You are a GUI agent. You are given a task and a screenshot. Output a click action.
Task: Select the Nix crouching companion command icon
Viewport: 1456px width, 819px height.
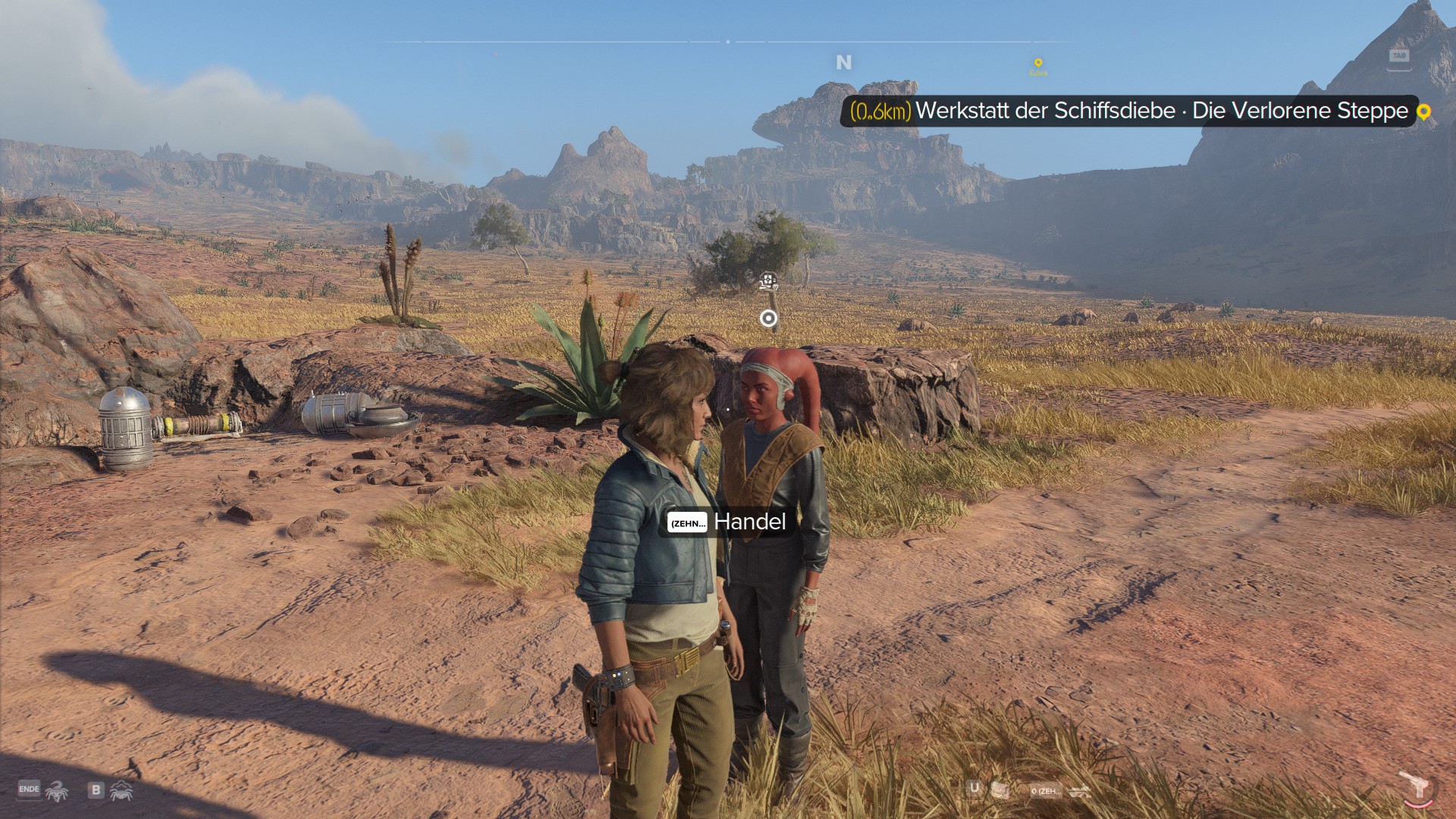pyautogui.click(x=121, y=792)
